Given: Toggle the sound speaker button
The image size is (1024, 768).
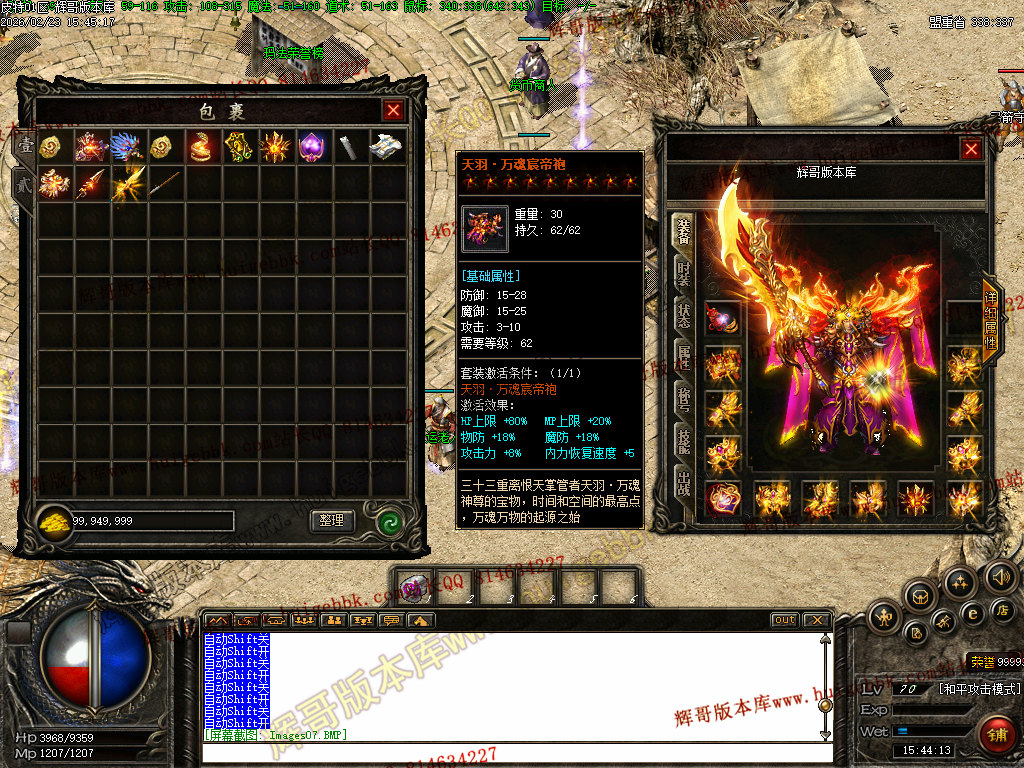Looking at the screenshot, I should click(x=1000, y=576).
